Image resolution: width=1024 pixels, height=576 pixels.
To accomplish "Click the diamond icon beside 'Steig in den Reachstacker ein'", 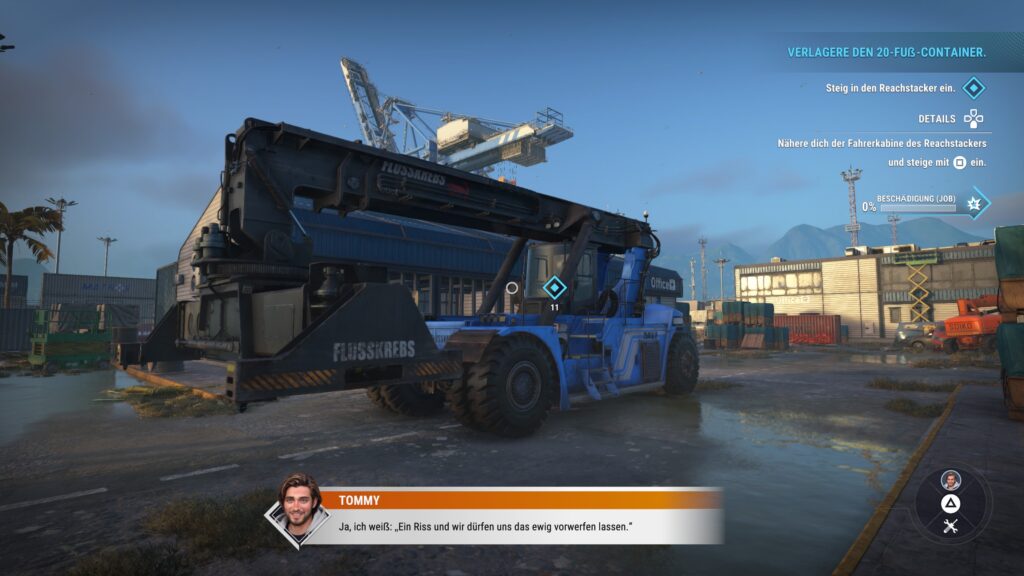I will pyautogui.click(x=973, y=88).
